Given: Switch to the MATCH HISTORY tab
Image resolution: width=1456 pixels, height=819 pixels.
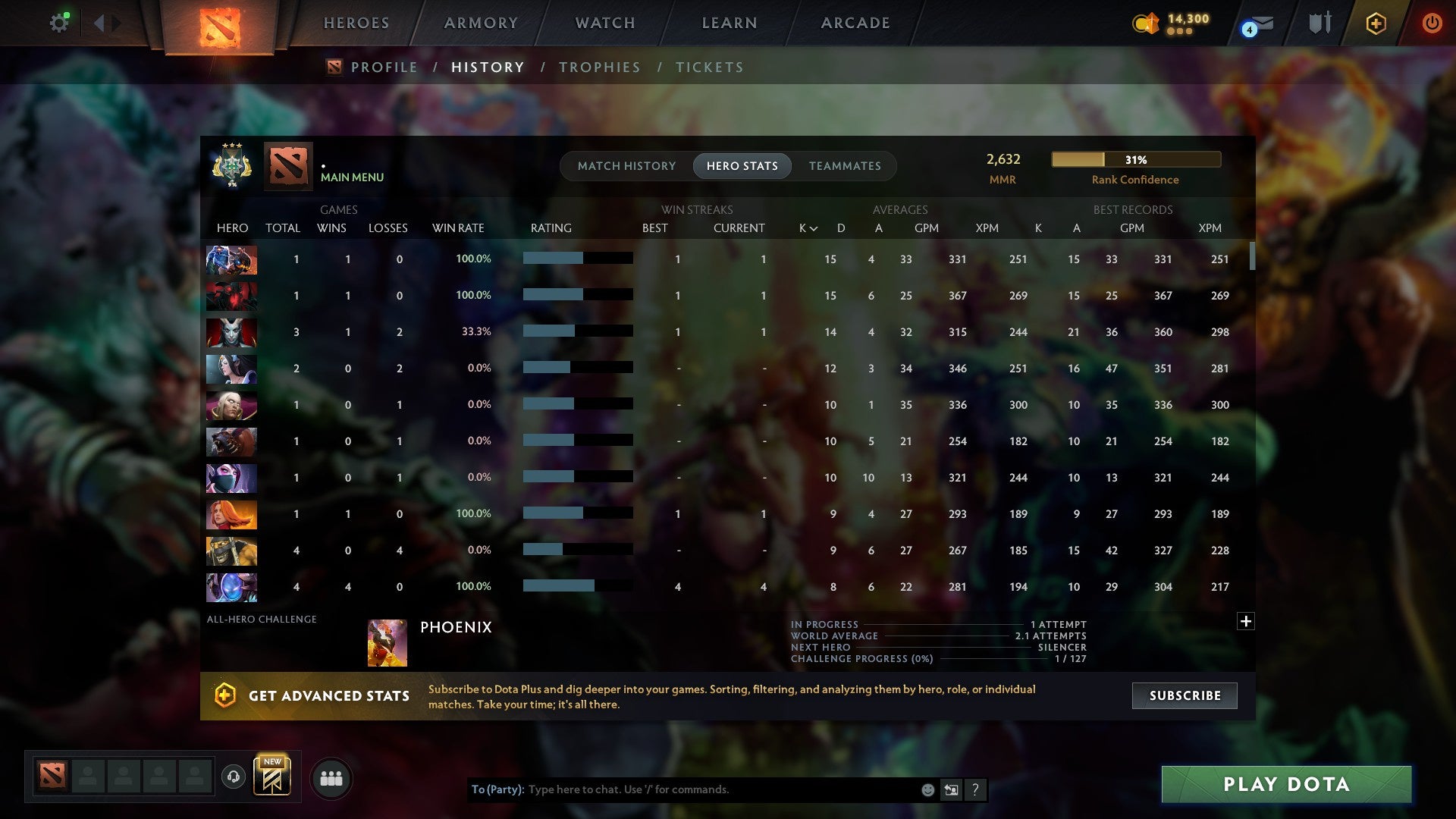Looking at the screenshot, I should (626, 165).
